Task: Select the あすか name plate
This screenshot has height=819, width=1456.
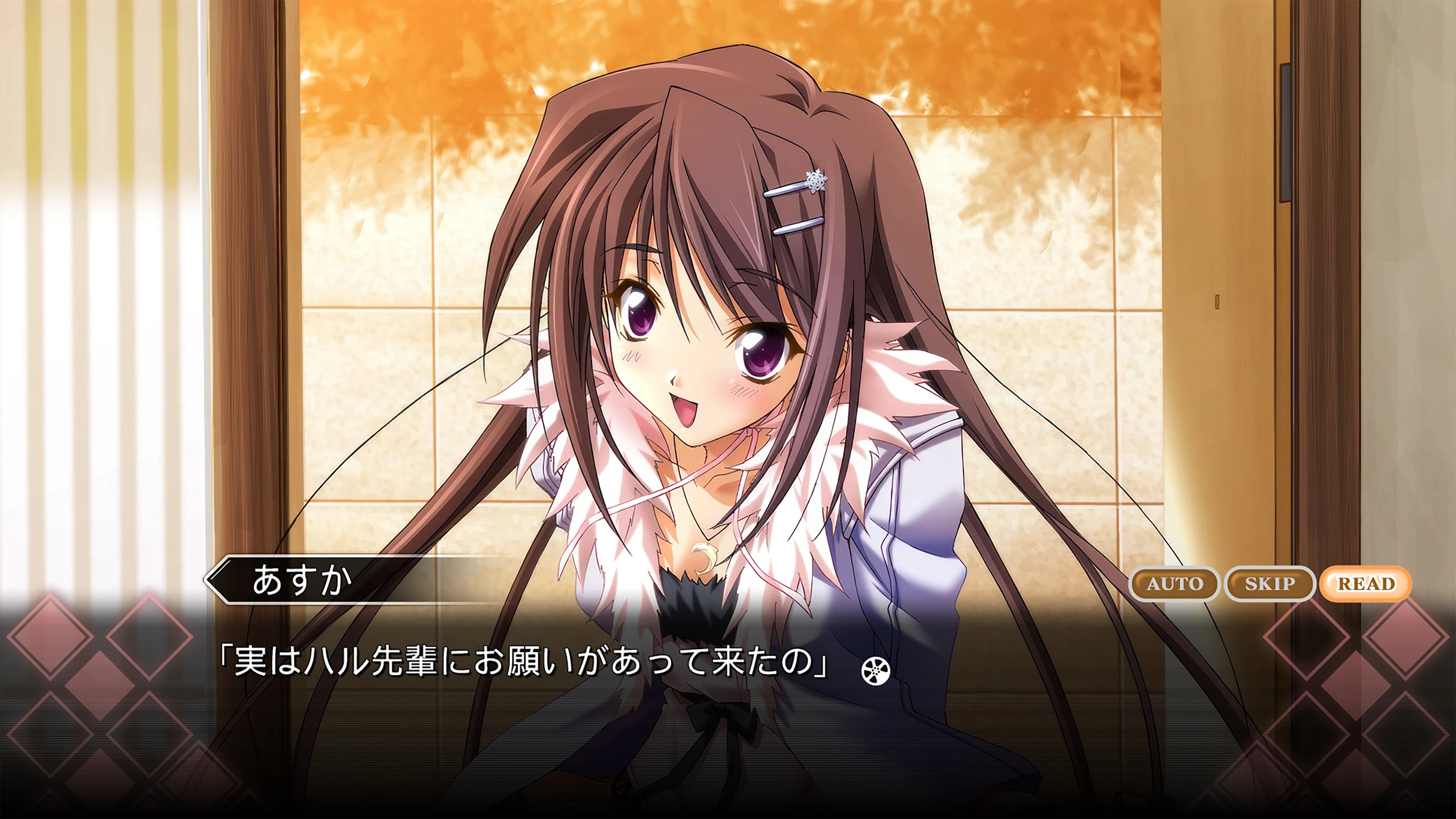Action: (300, 580)
